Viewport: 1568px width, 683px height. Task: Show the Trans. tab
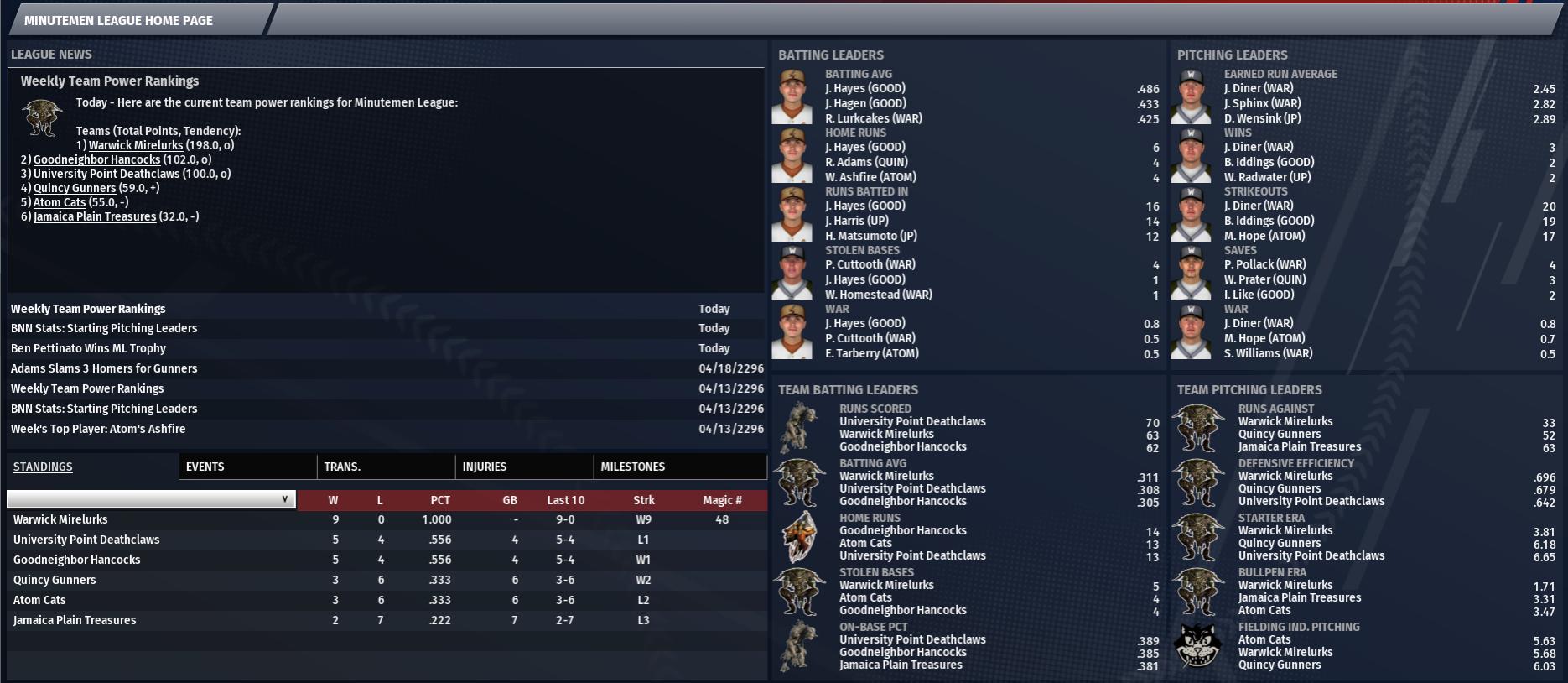(342, 467)
